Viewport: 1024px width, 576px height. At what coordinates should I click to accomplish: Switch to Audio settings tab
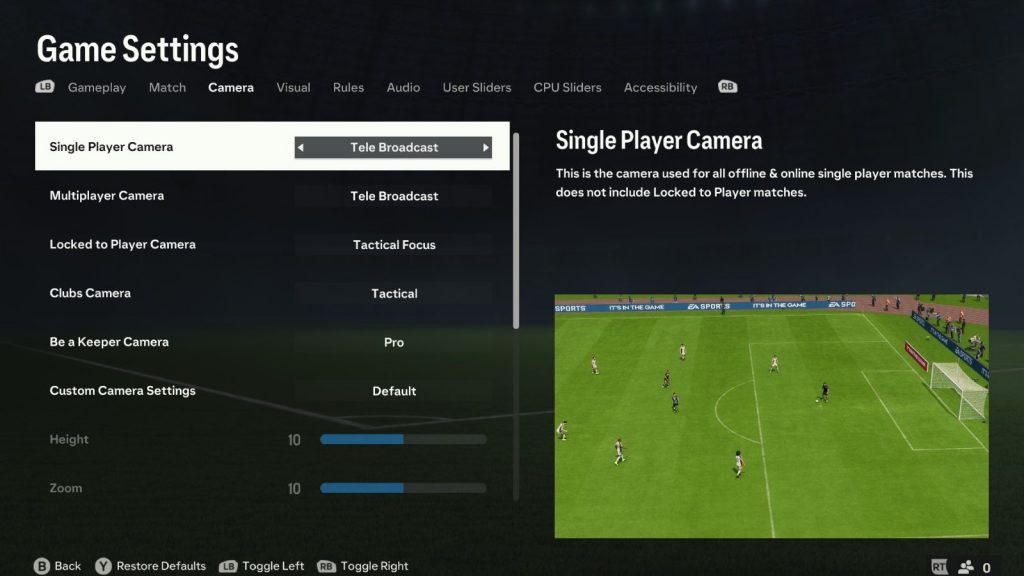point(403,88)
